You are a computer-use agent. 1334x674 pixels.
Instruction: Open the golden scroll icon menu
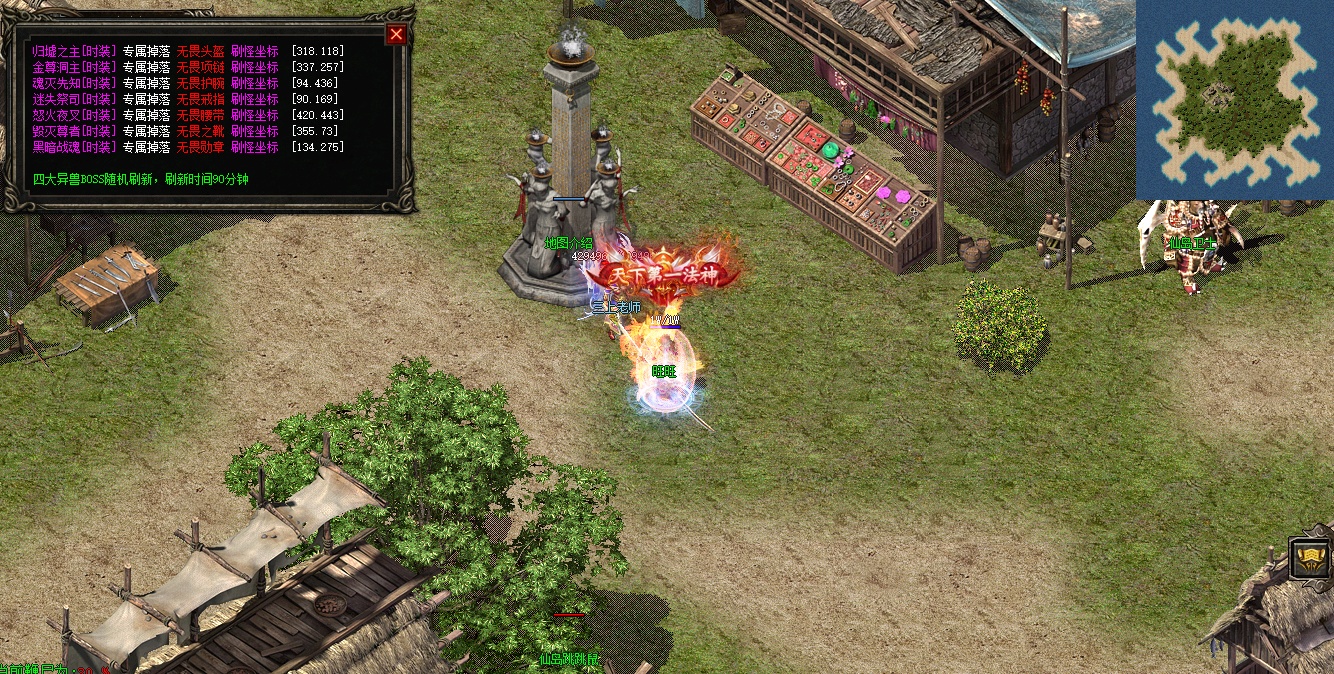[x=1310, y=558]
